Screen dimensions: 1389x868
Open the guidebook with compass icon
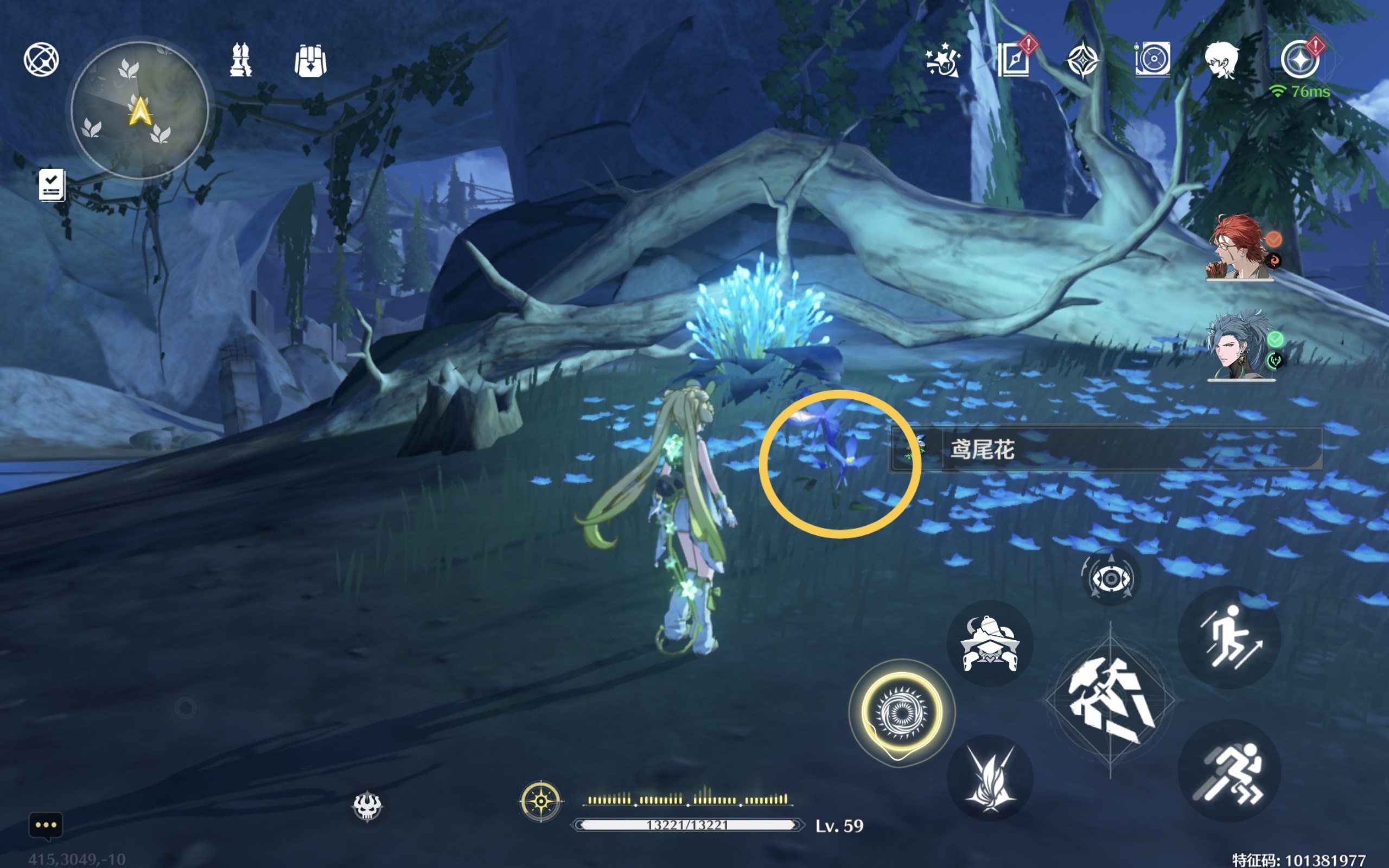(1013, 60)
